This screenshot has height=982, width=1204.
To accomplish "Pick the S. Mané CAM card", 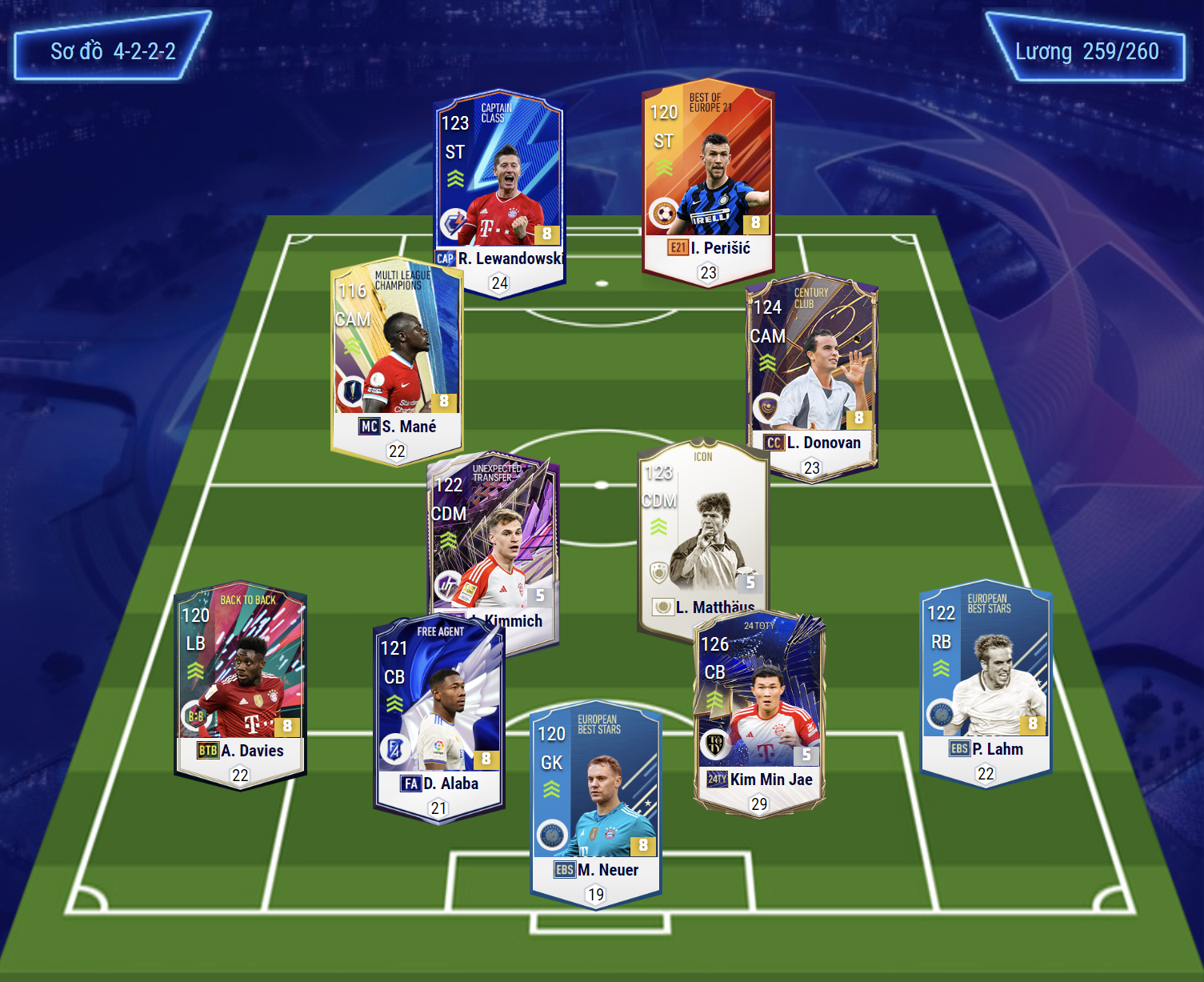I will (x=397, y=360).
